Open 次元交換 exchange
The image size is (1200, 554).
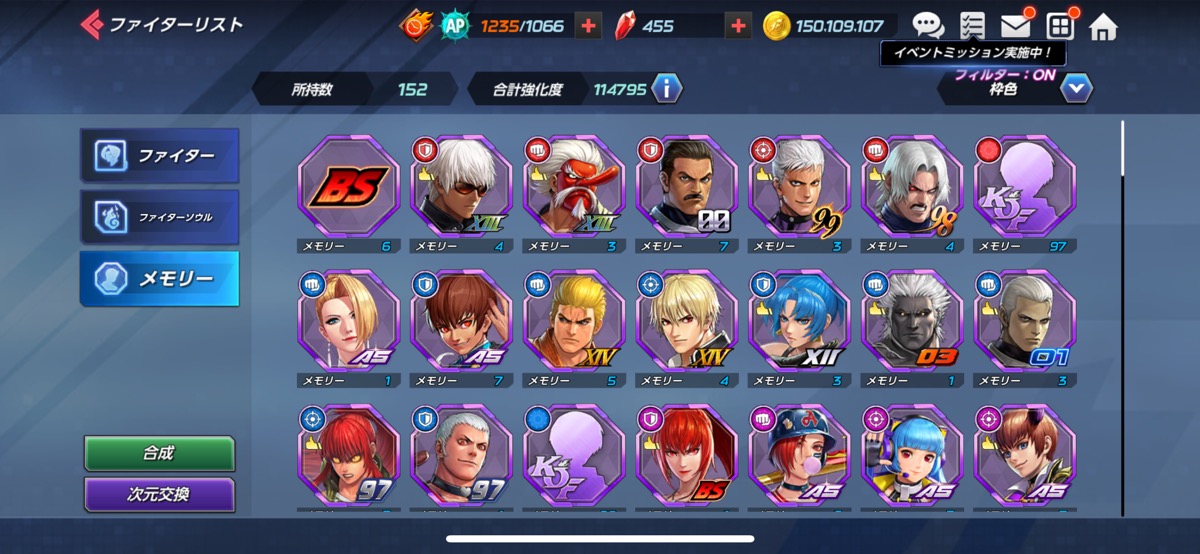click(x=159, y=494)
